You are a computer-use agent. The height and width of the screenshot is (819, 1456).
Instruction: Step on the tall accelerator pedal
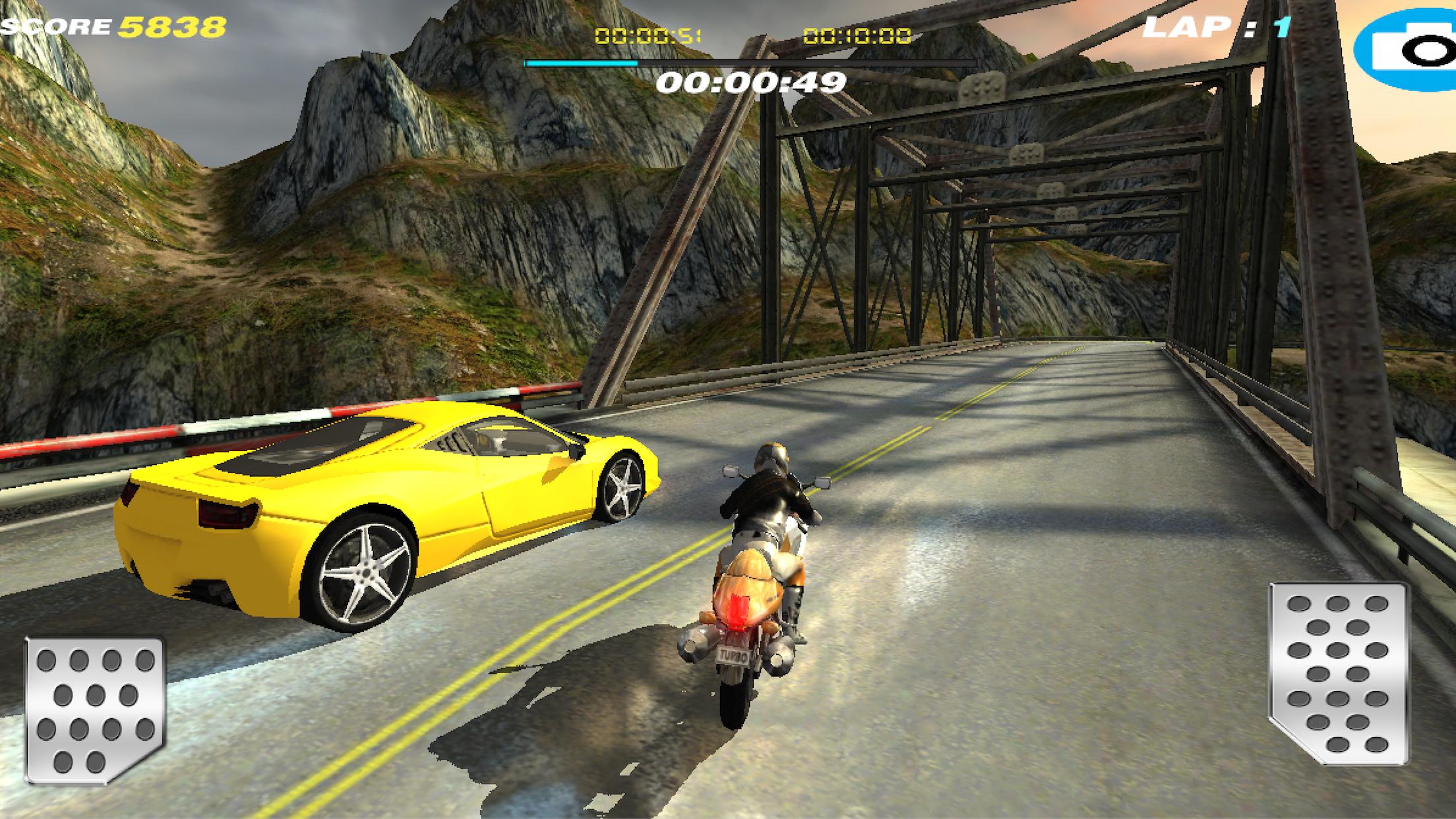click(x=1337, y=673)
